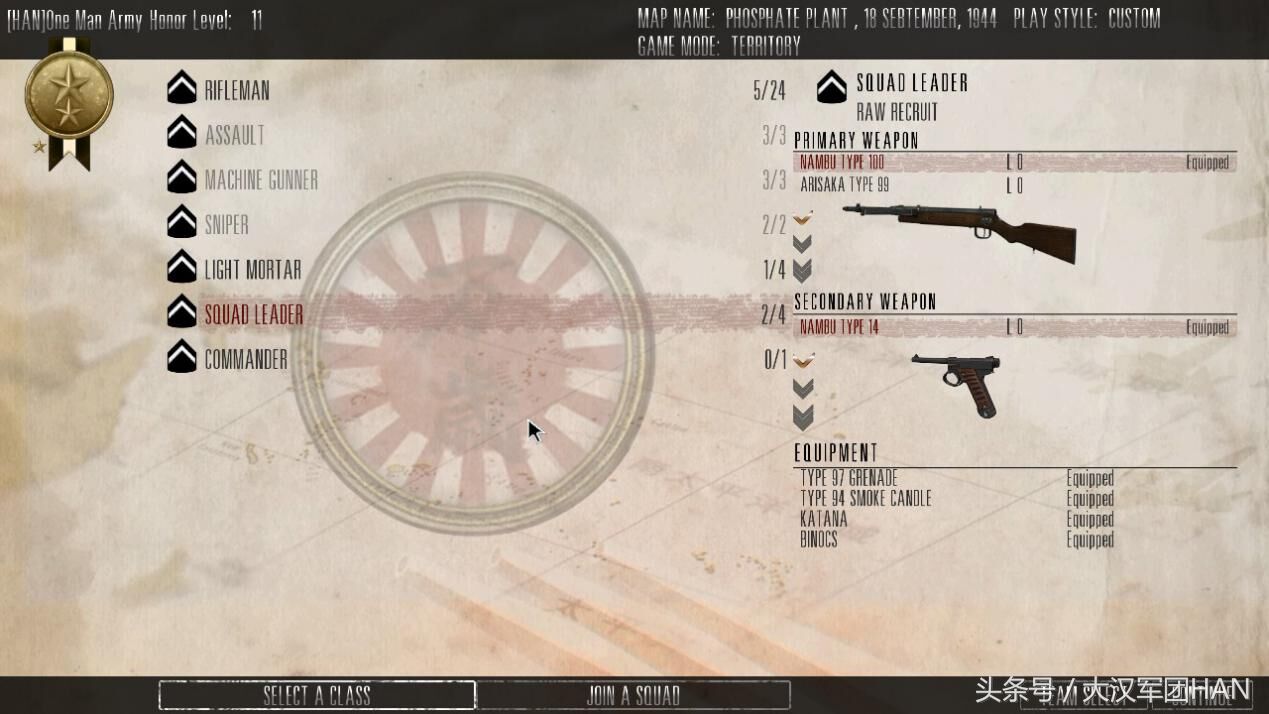Select the Squad Leader class
Image resolution: width=1269 pixels, height=714 pixels.
pos(254,315)
